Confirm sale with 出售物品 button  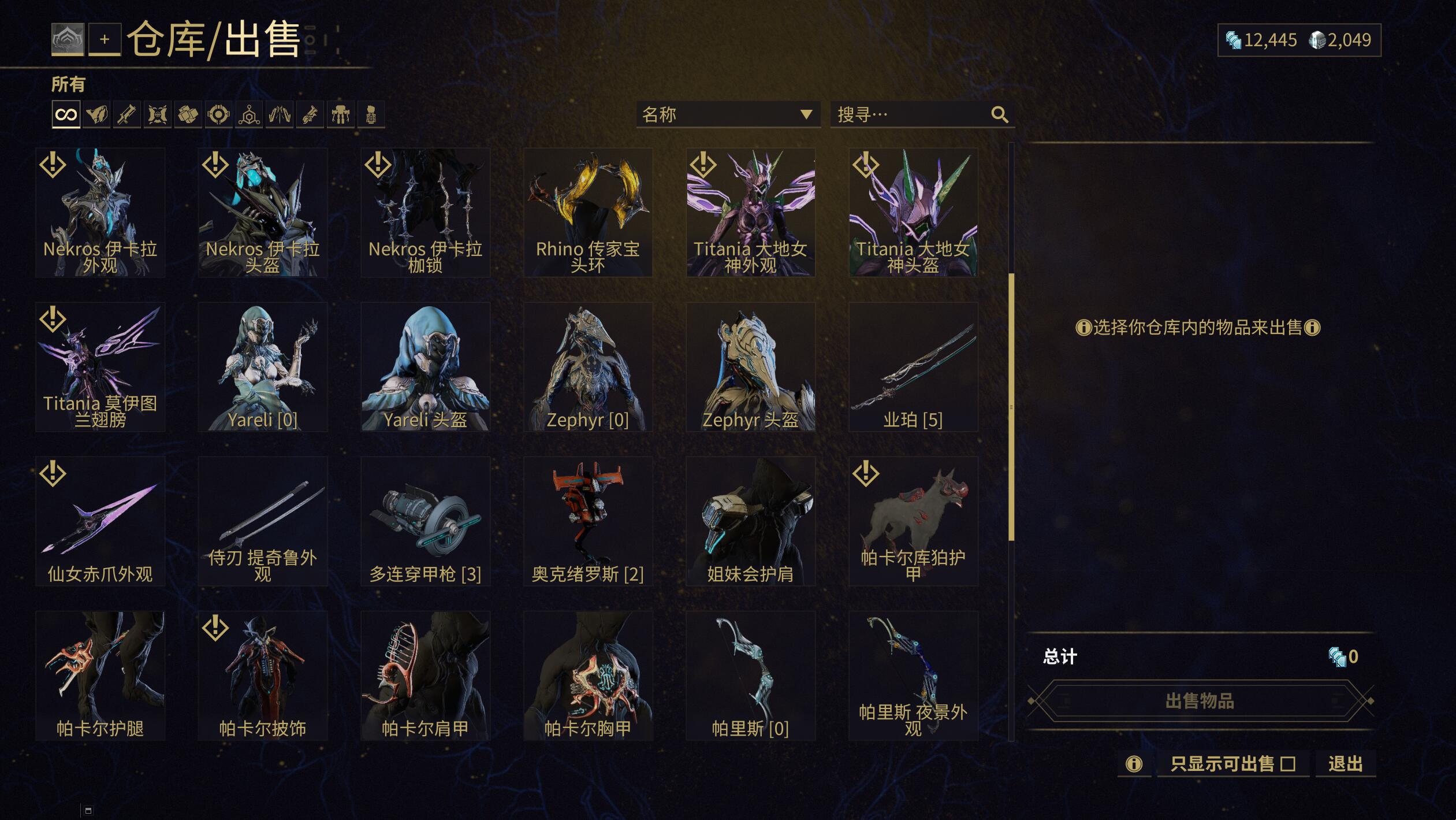point(1200,701)
